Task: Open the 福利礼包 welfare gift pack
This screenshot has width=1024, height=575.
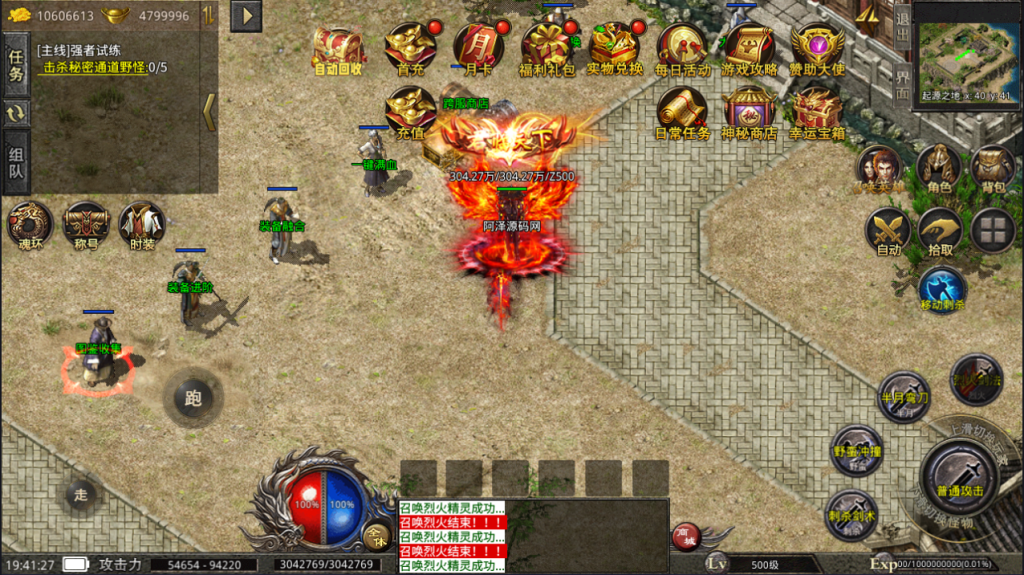Action: (547, 48)
